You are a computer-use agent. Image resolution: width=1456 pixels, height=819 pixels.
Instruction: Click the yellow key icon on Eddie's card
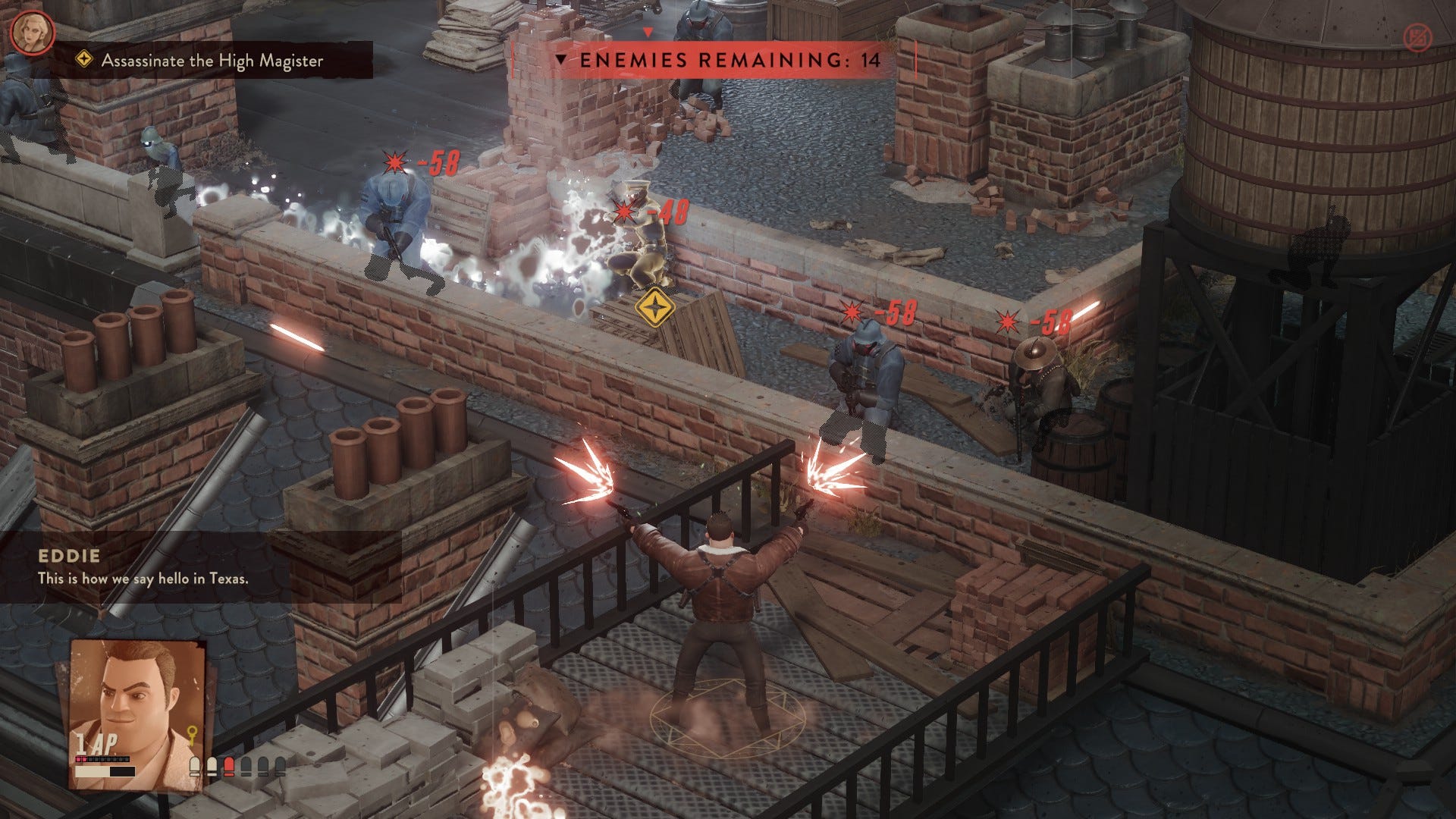193,736
